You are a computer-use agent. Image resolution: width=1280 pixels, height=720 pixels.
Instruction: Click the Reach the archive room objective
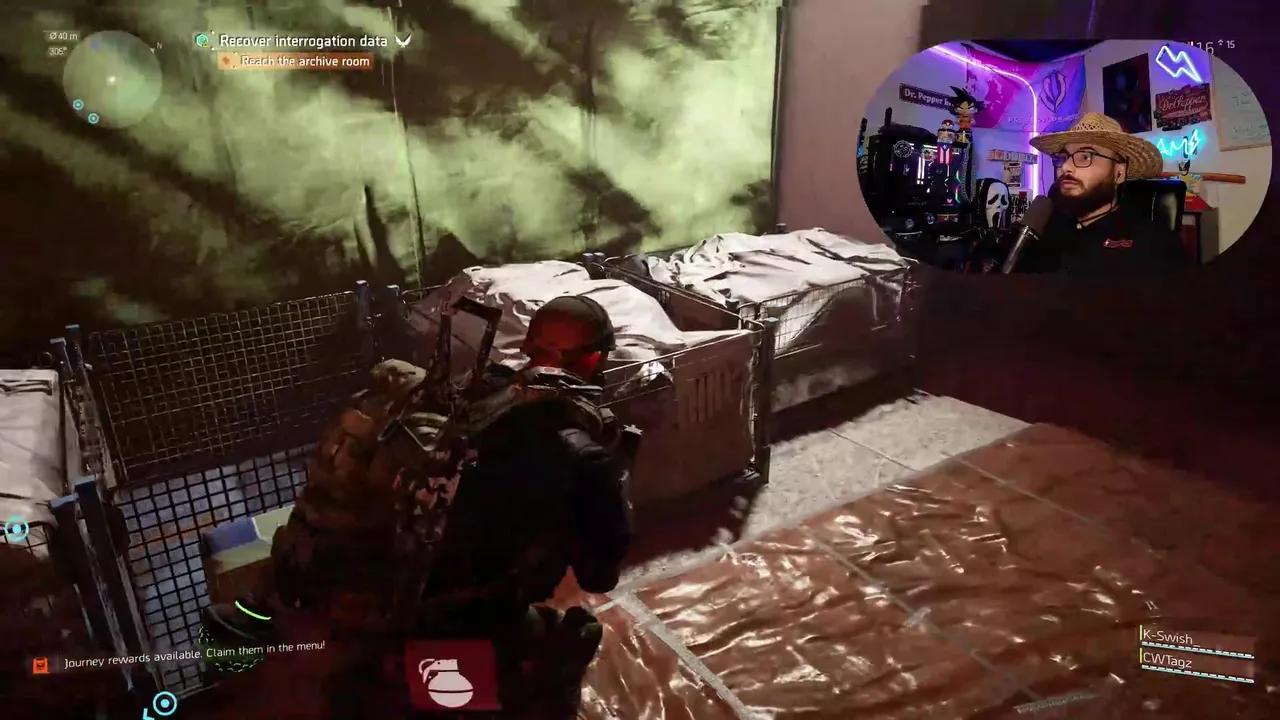(x=305, y=62)
